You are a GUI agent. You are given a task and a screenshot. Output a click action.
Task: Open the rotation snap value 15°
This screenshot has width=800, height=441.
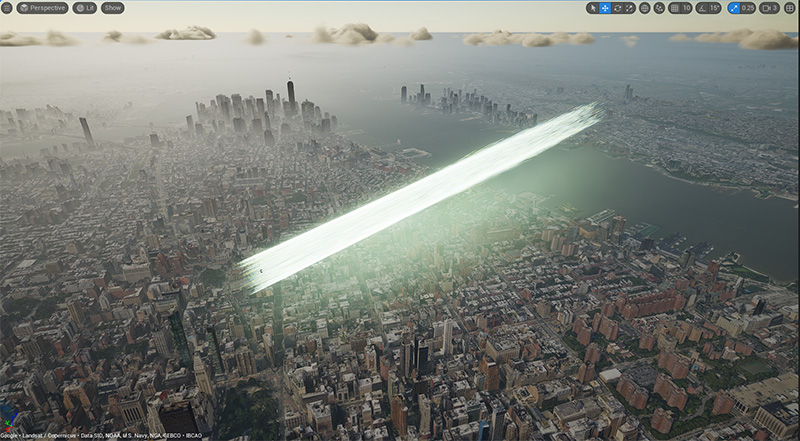coord(714,8)
